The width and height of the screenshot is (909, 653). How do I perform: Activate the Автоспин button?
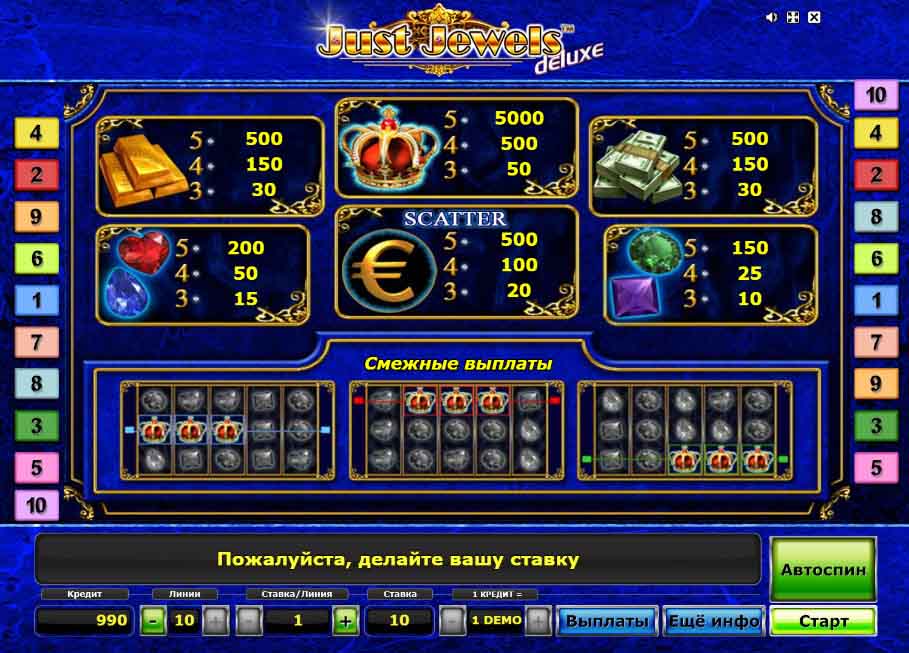coord(823,568)
